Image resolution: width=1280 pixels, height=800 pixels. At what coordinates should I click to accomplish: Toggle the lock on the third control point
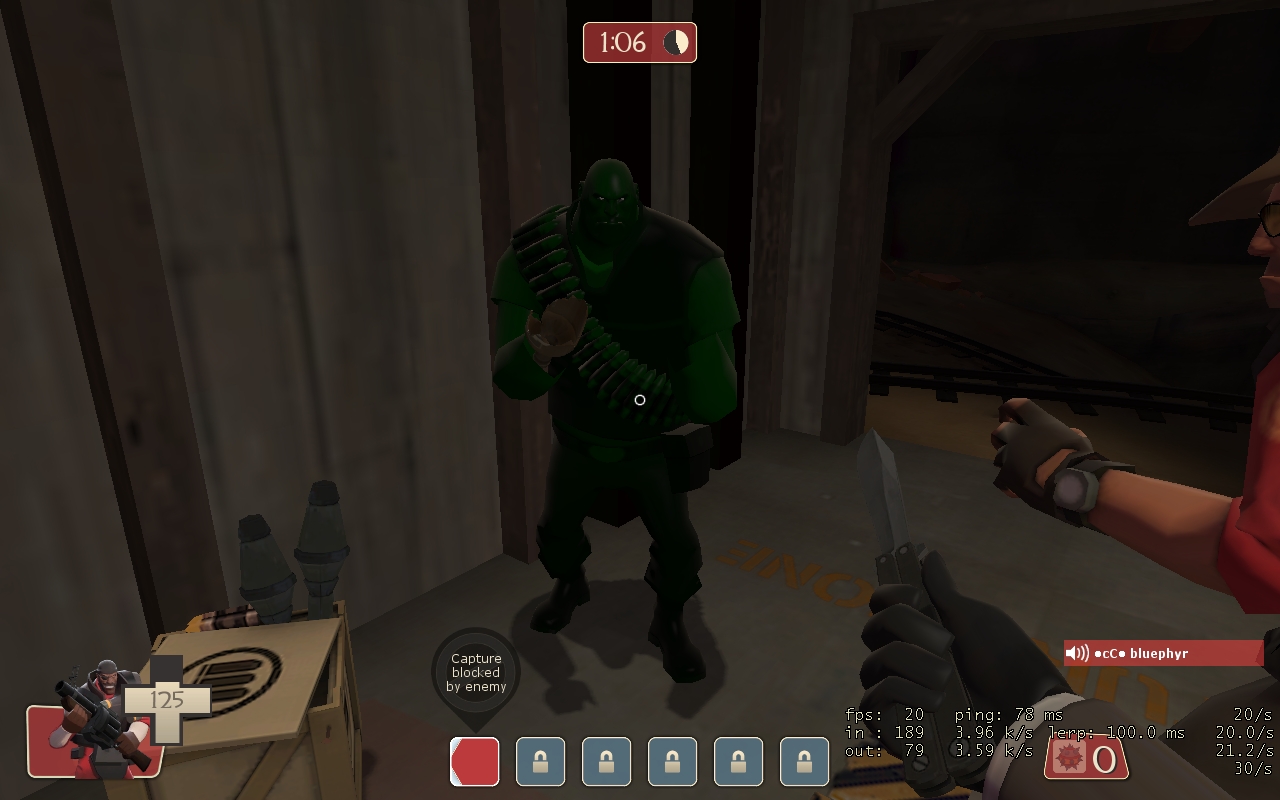671,760
